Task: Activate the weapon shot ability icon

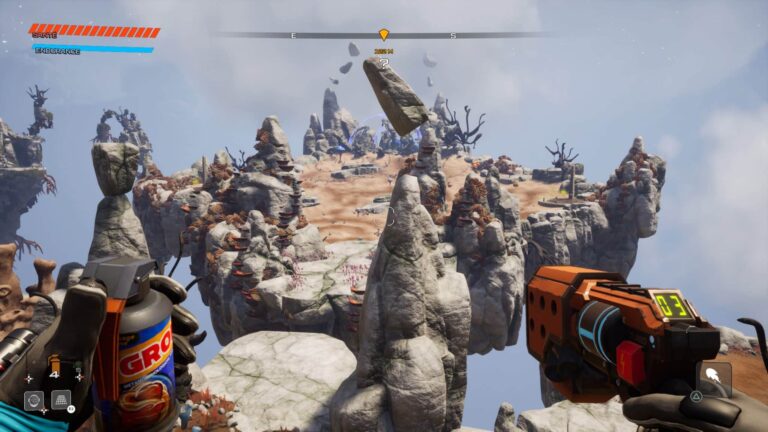Action: [x=714, y=378]
